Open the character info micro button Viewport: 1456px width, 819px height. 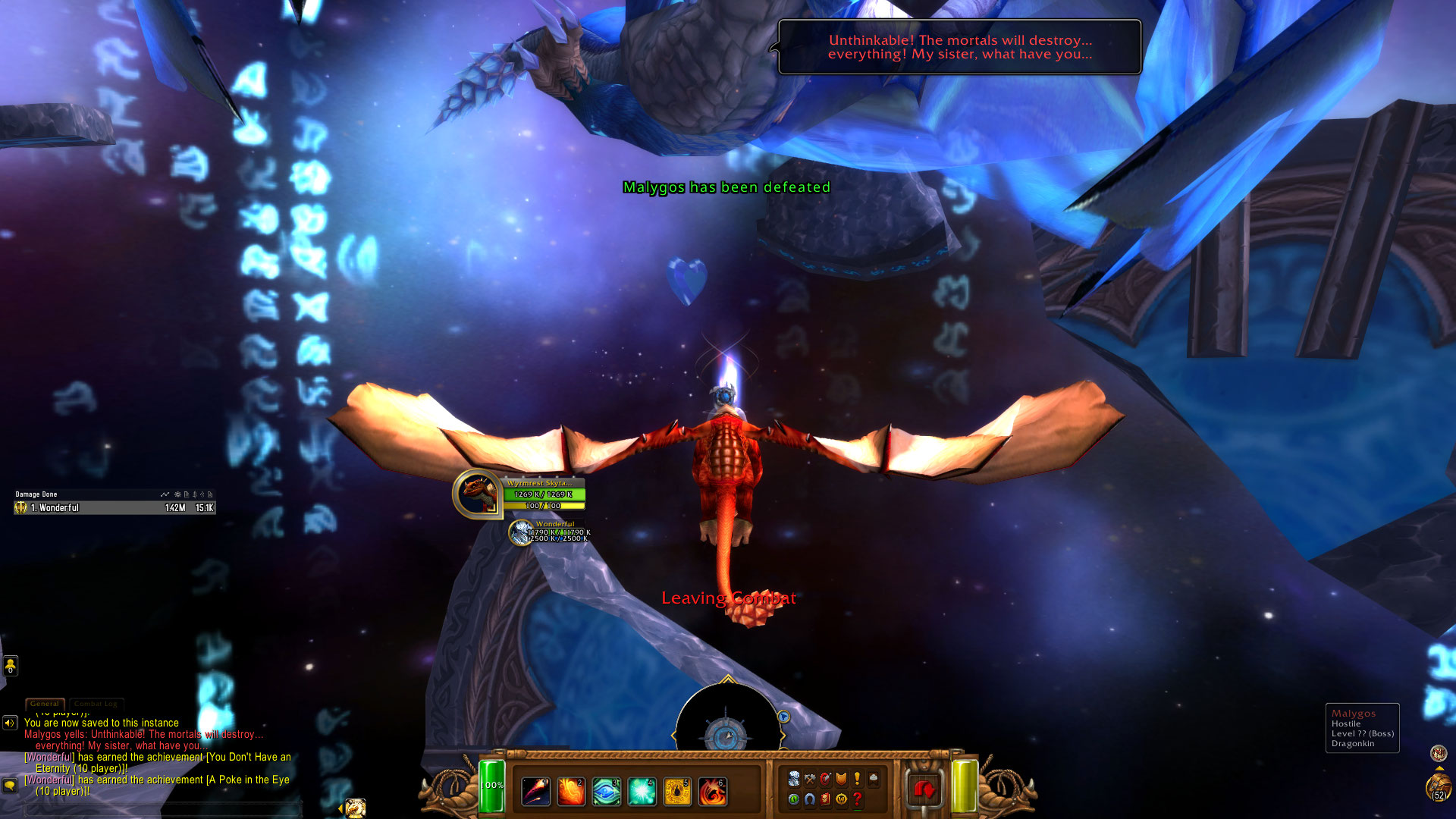(794, 778)
